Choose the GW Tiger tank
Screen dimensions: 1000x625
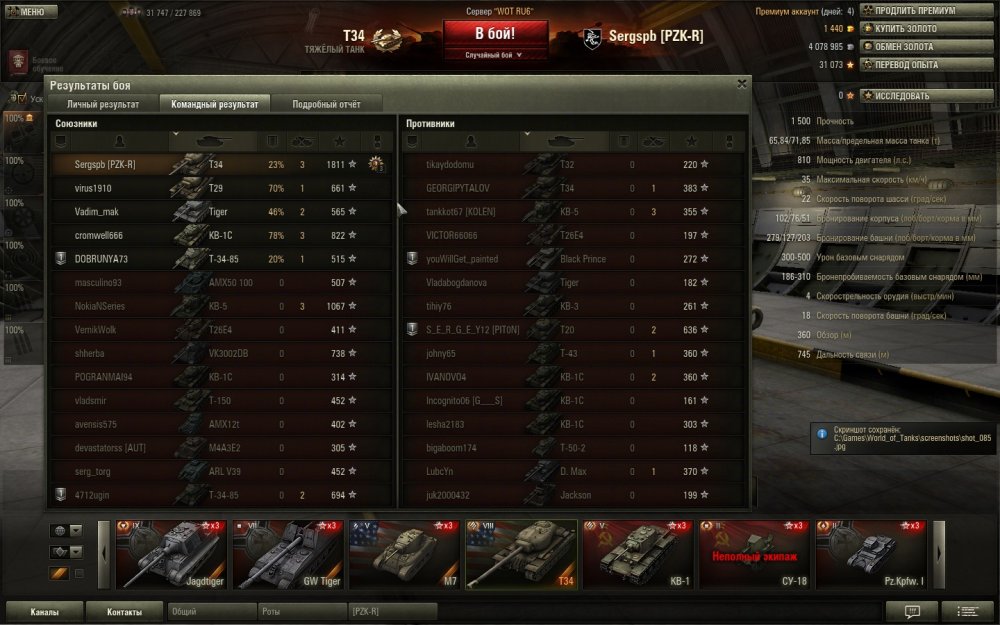click(288, 553)
